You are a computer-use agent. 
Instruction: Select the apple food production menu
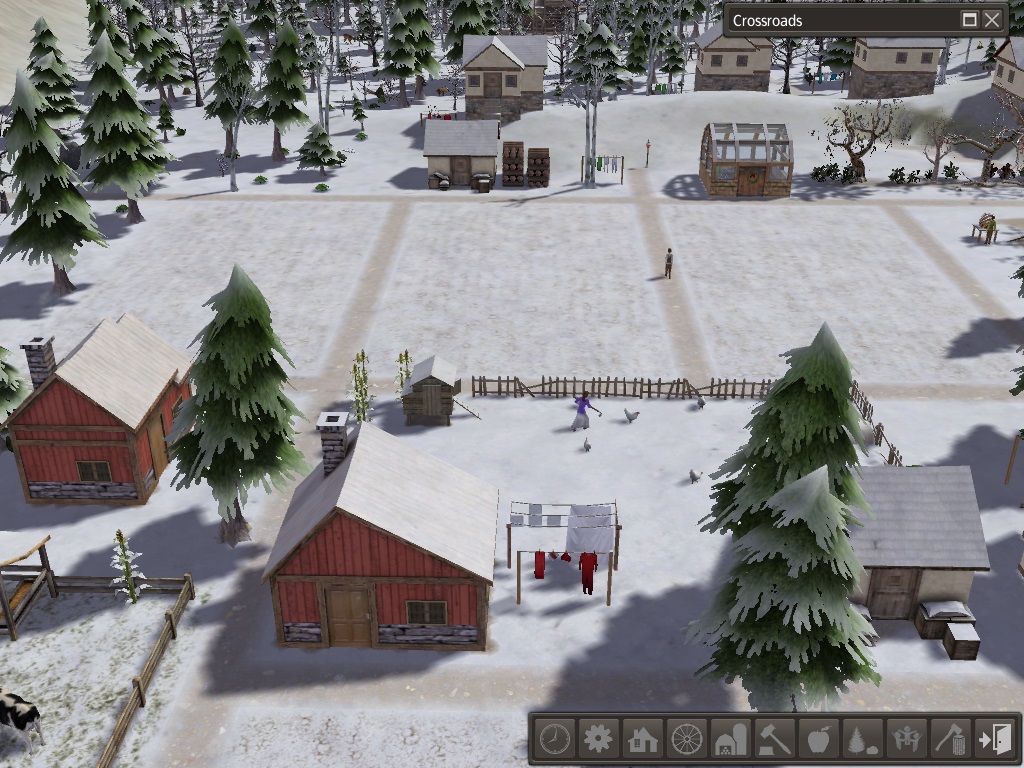click(x=818, y=740)
